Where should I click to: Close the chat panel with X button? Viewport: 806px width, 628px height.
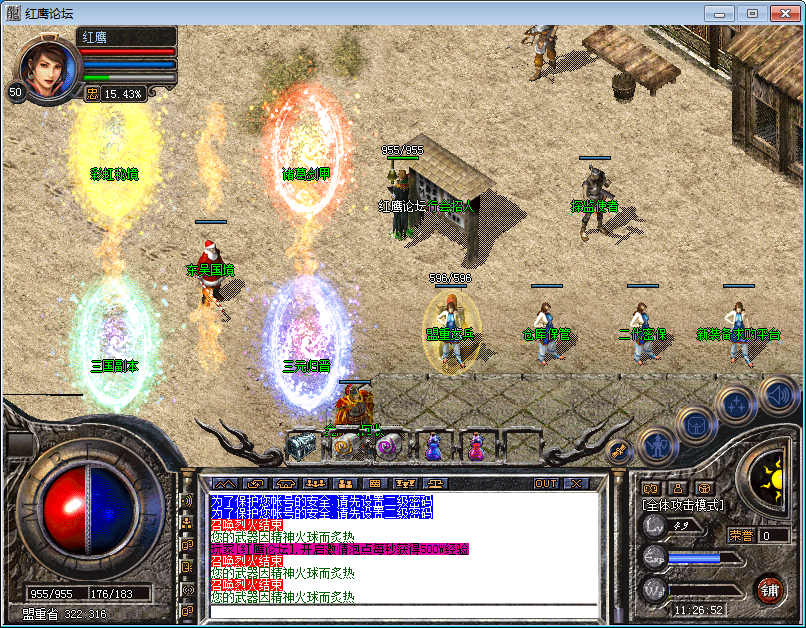(575, 483)
